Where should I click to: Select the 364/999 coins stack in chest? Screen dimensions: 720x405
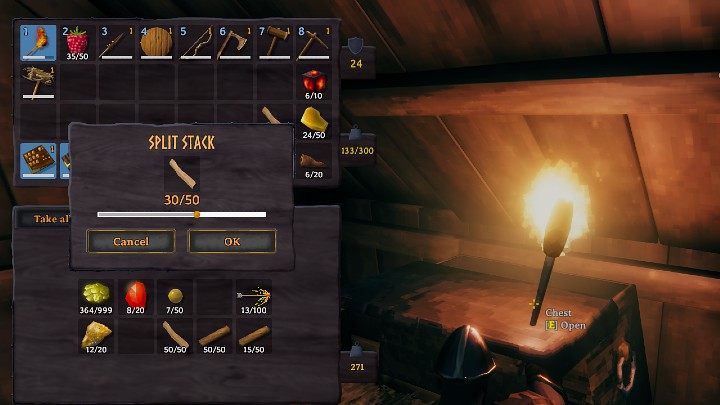[97, 296]
